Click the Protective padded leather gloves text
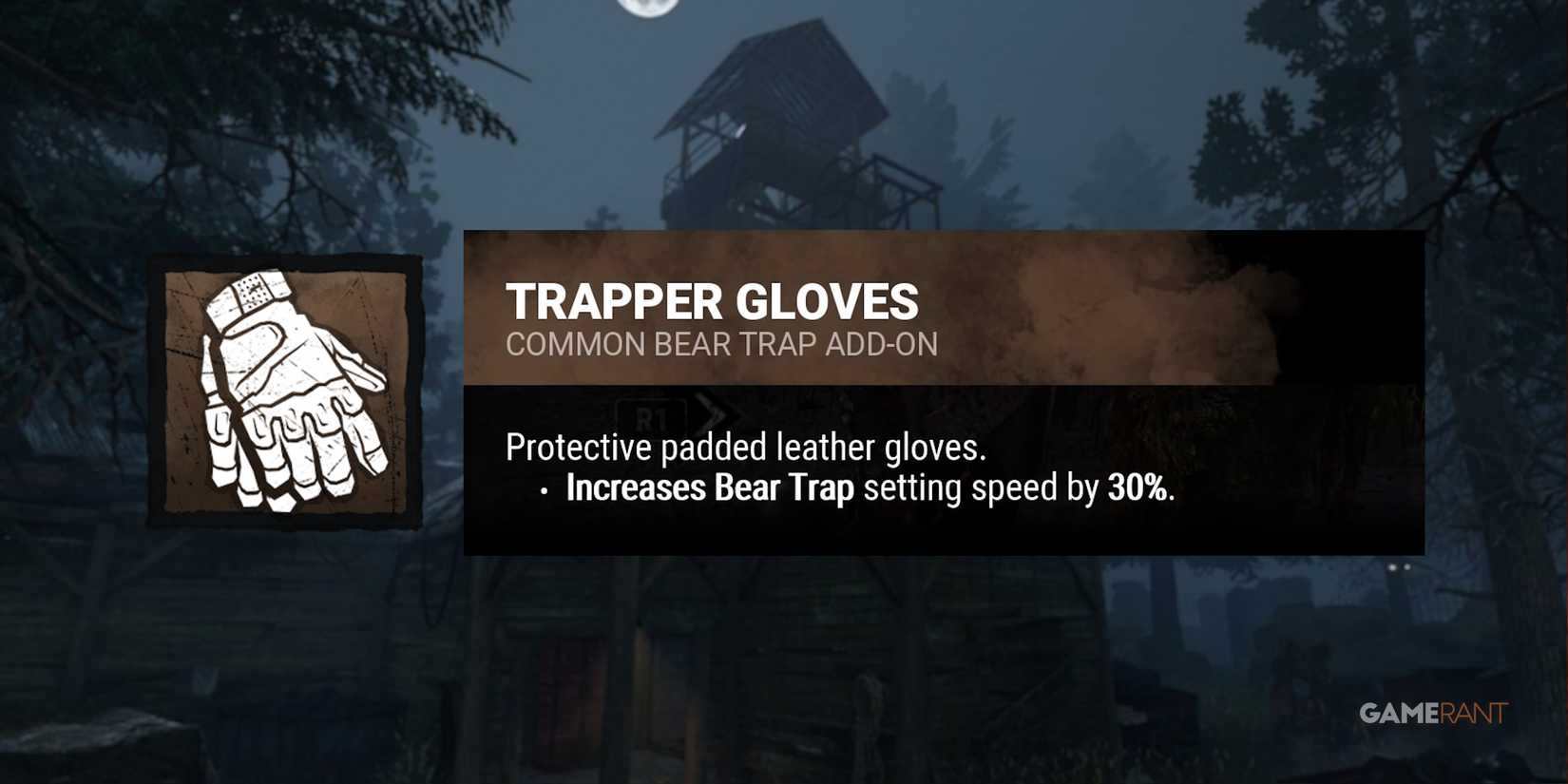Viewport: 1568px width, 784px height. pos(746,445)
